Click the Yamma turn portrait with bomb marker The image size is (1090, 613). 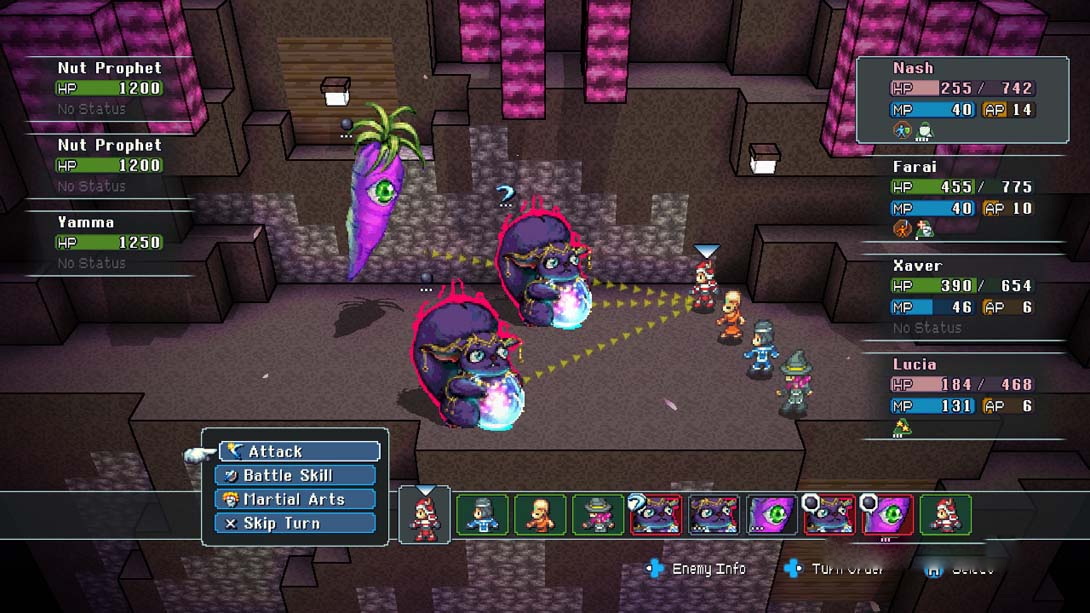click(x=887, y=514)
